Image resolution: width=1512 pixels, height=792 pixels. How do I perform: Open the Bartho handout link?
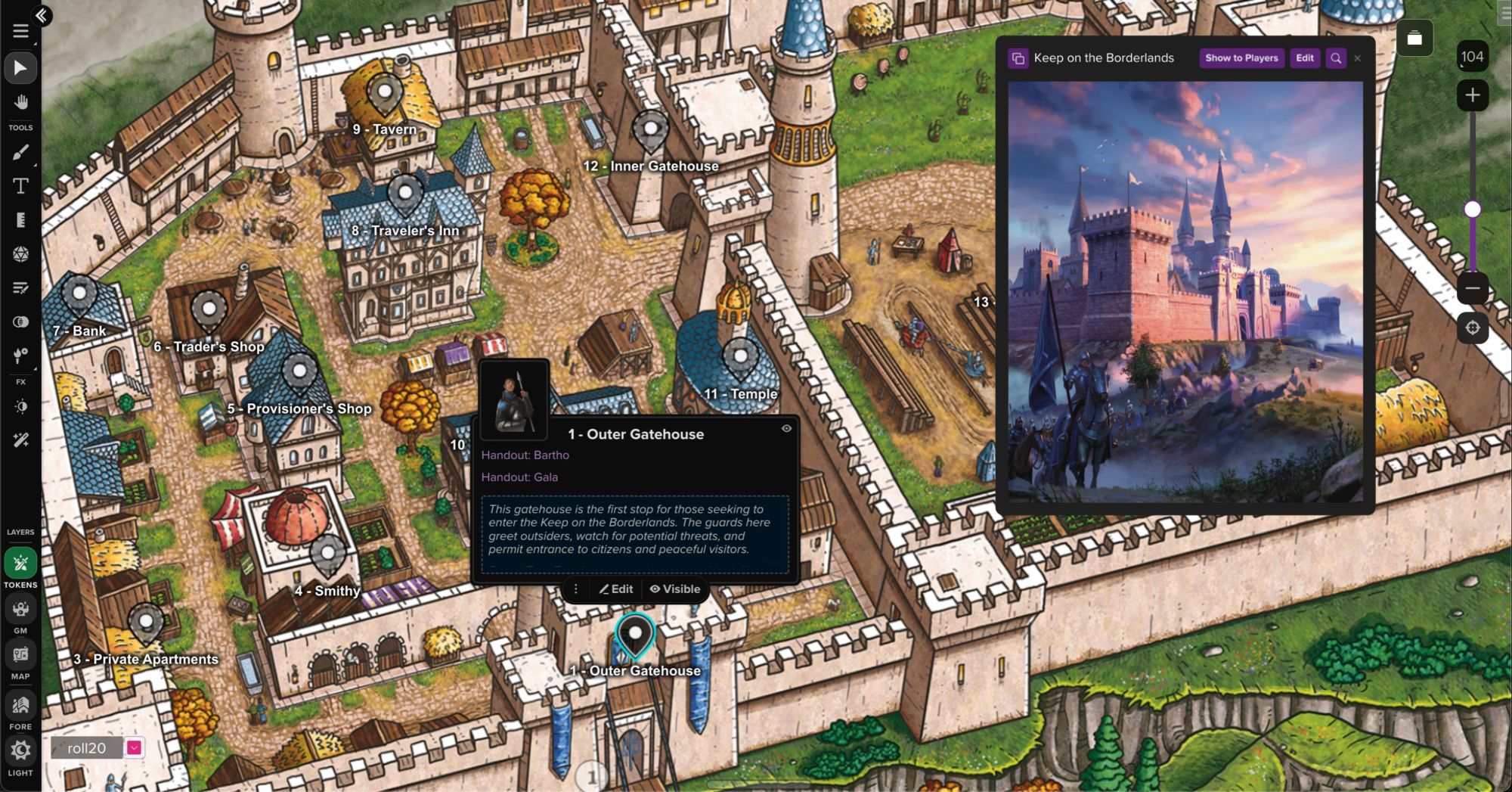coord(525,455)
